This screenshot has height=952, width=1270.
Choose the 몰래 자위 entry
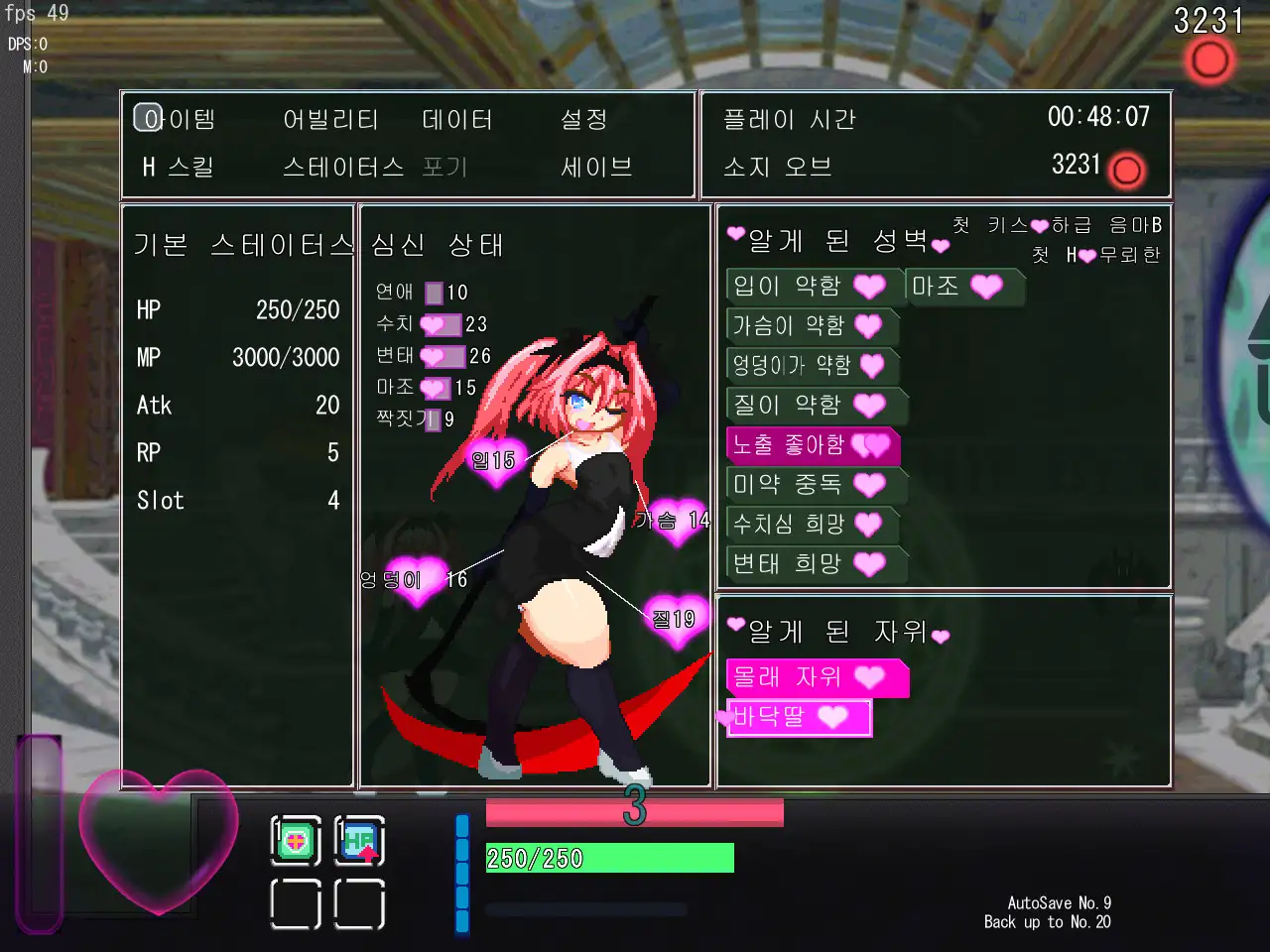click(x=814, y=677)
